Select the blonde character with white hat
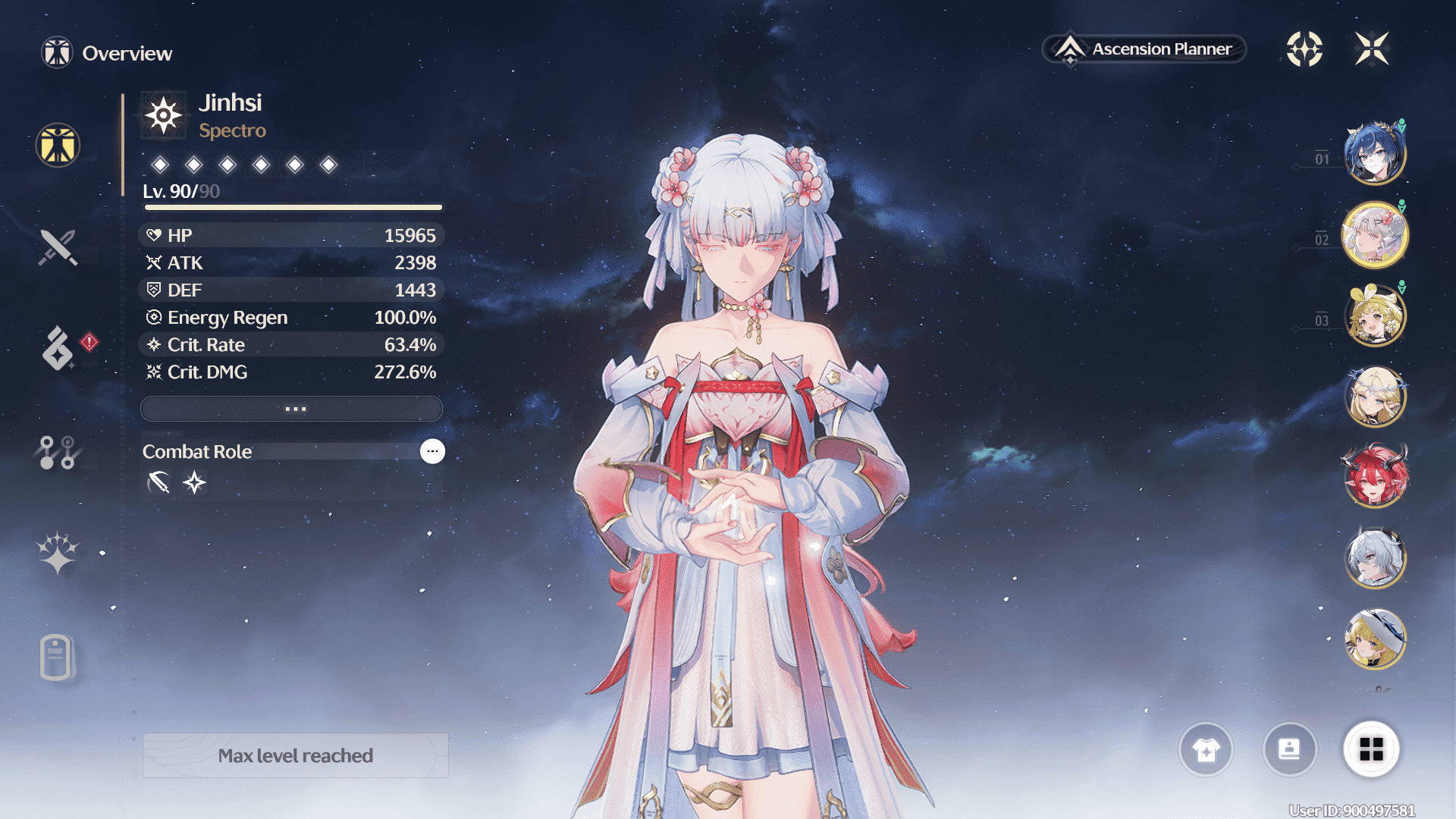 tap(1375, 639)
